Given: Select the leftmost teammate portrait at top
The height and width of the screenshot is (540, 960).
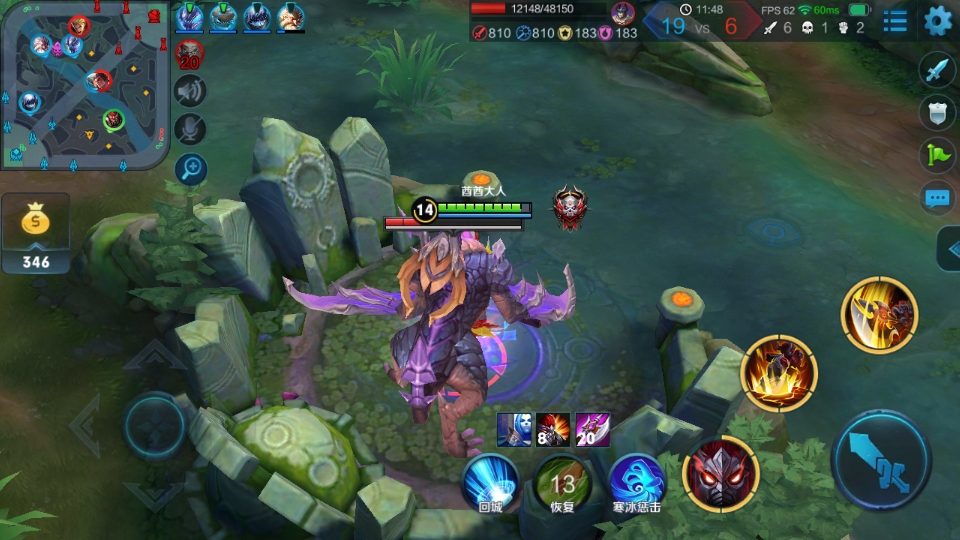Looking at the screenshot, I should [189, 17].
